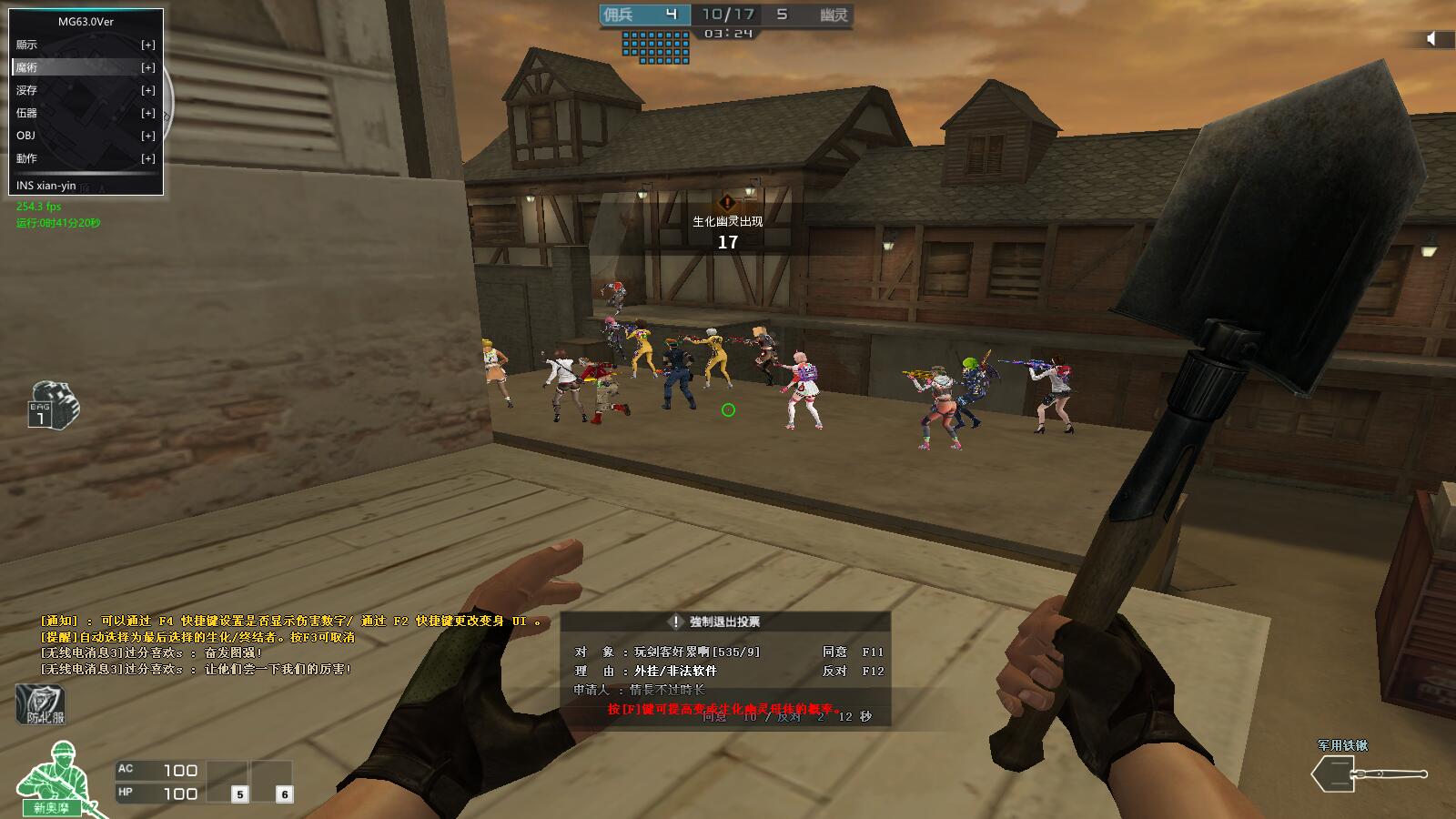
Task: Click the 军用铁锹 shovel weapon icon
Action: click(x=1369, y=773)
